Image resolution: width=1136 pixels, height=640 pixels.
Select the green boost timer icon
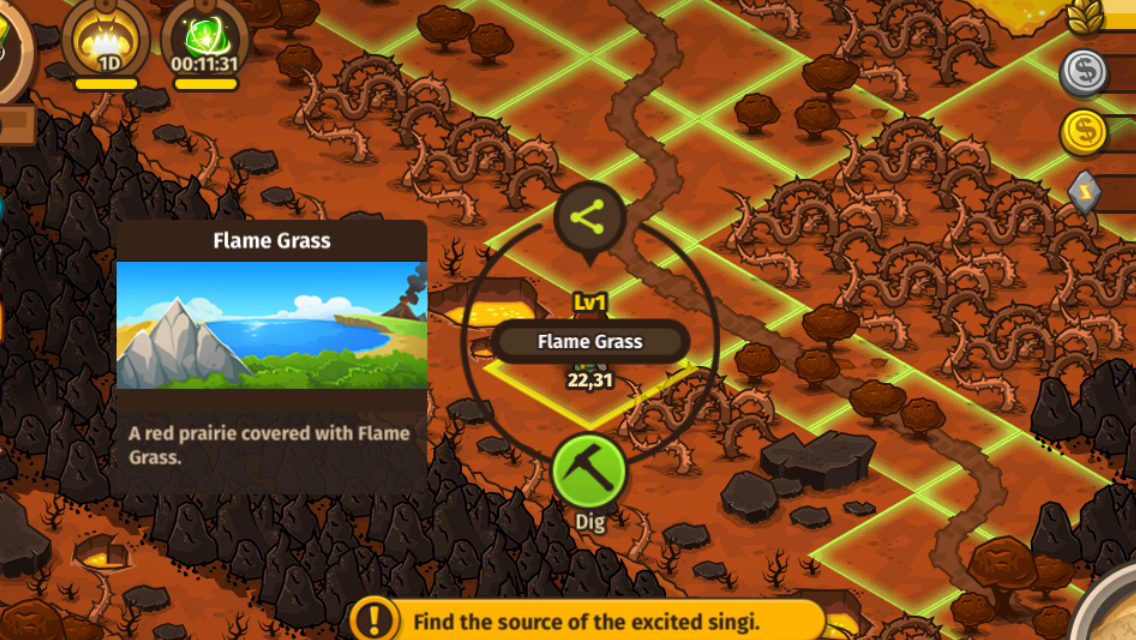[204, 42]
